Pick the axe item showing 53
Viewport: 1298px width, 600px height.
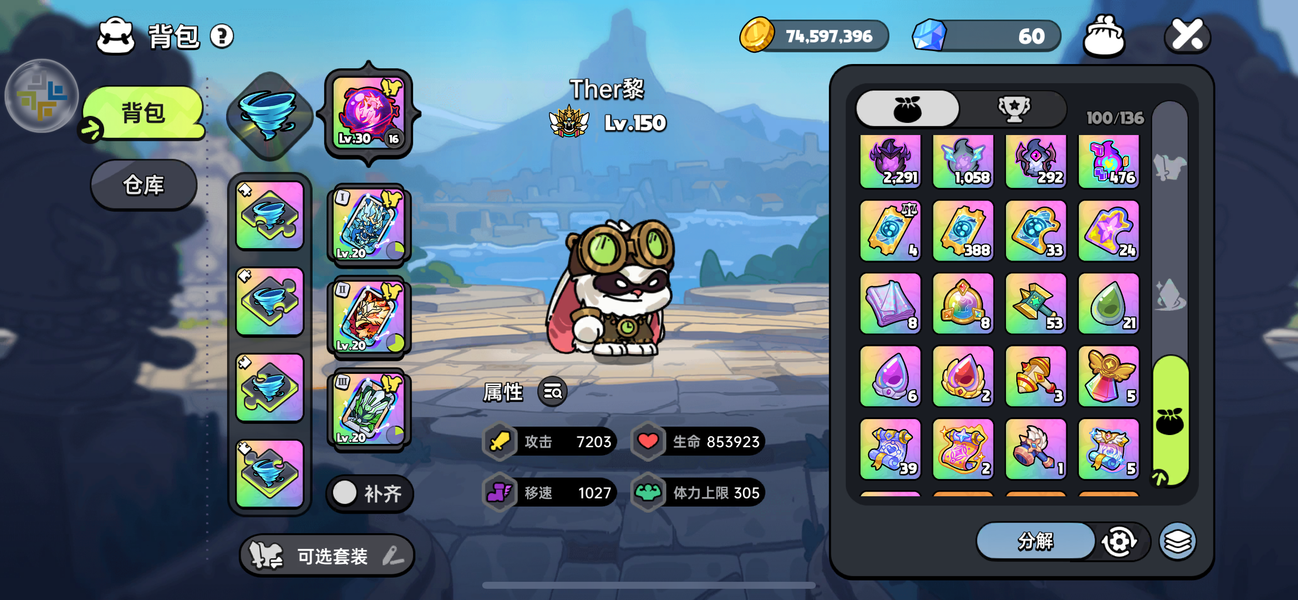(1035, 304)
